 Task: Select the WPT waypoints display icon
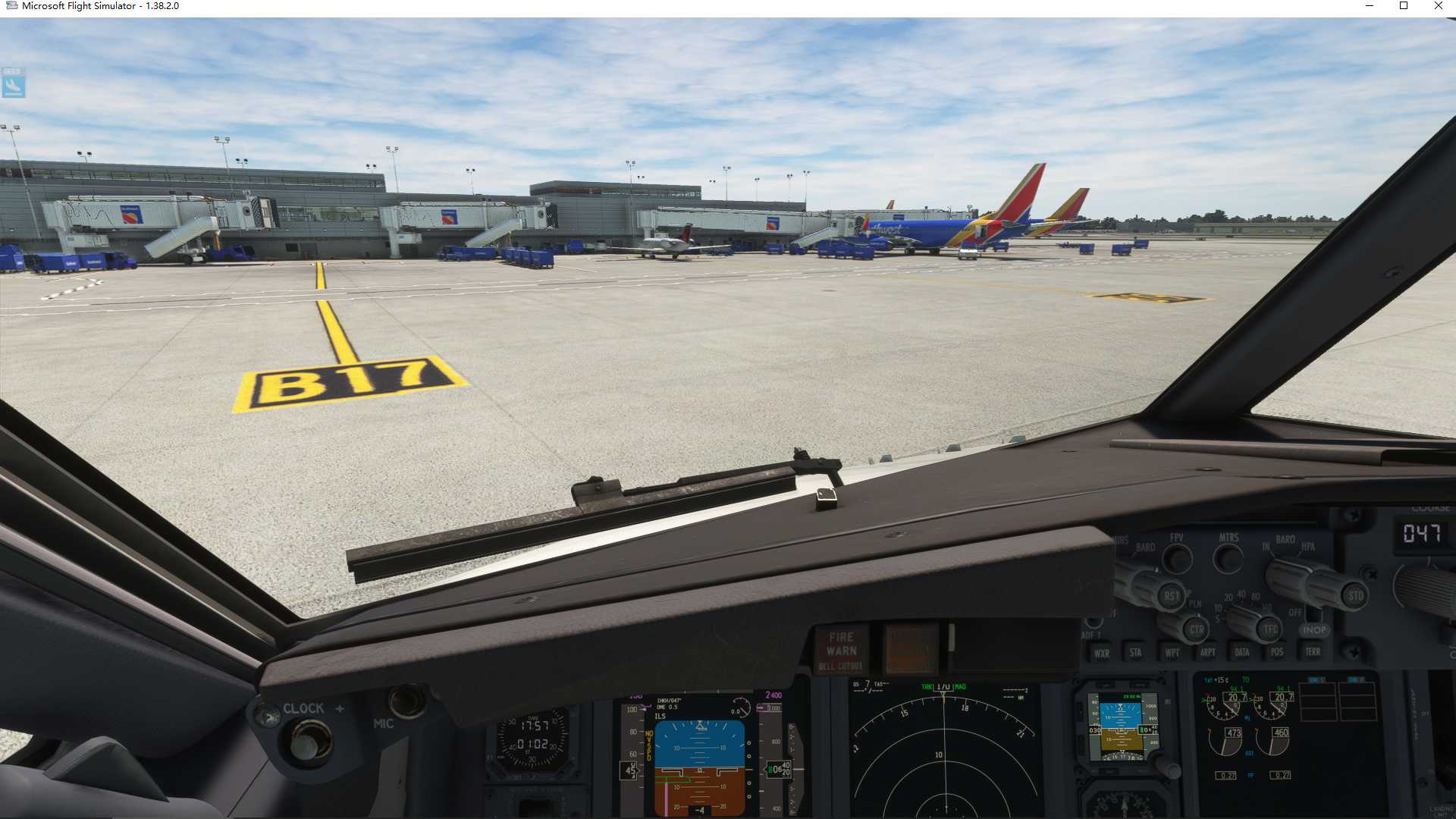pyautogui.click(x=1173, y=652)
